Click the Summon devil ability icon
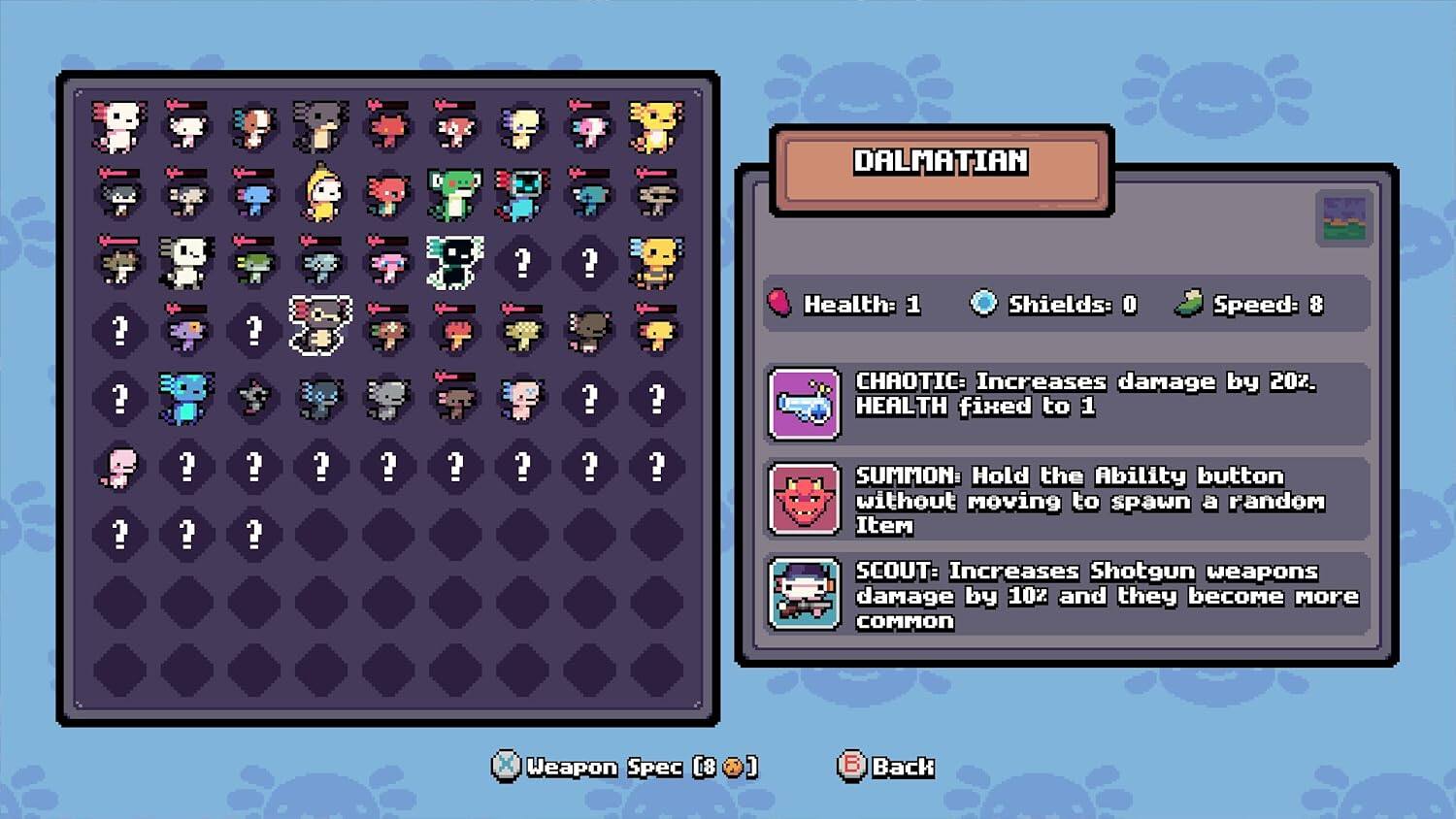Screen dimensions: 1456x819 (806, 501)
